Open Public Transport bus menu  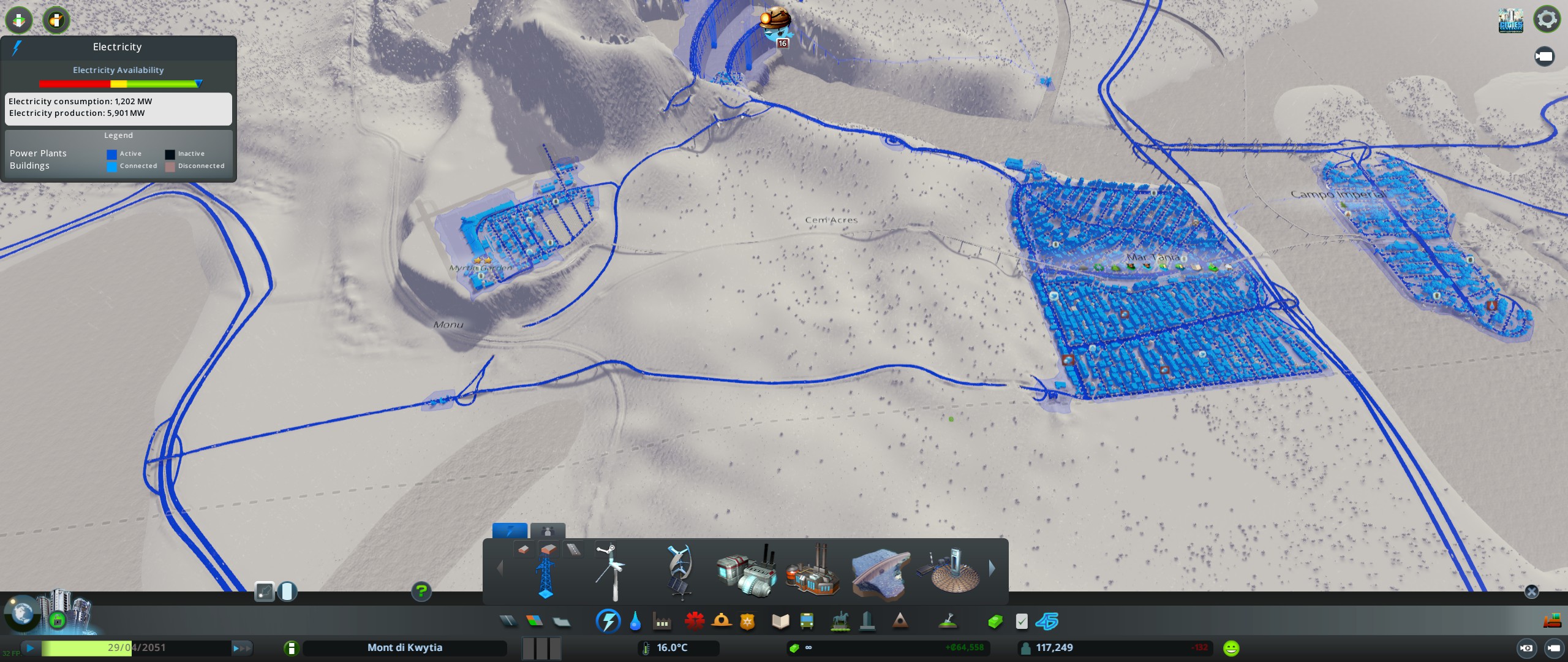click(807, 622)
